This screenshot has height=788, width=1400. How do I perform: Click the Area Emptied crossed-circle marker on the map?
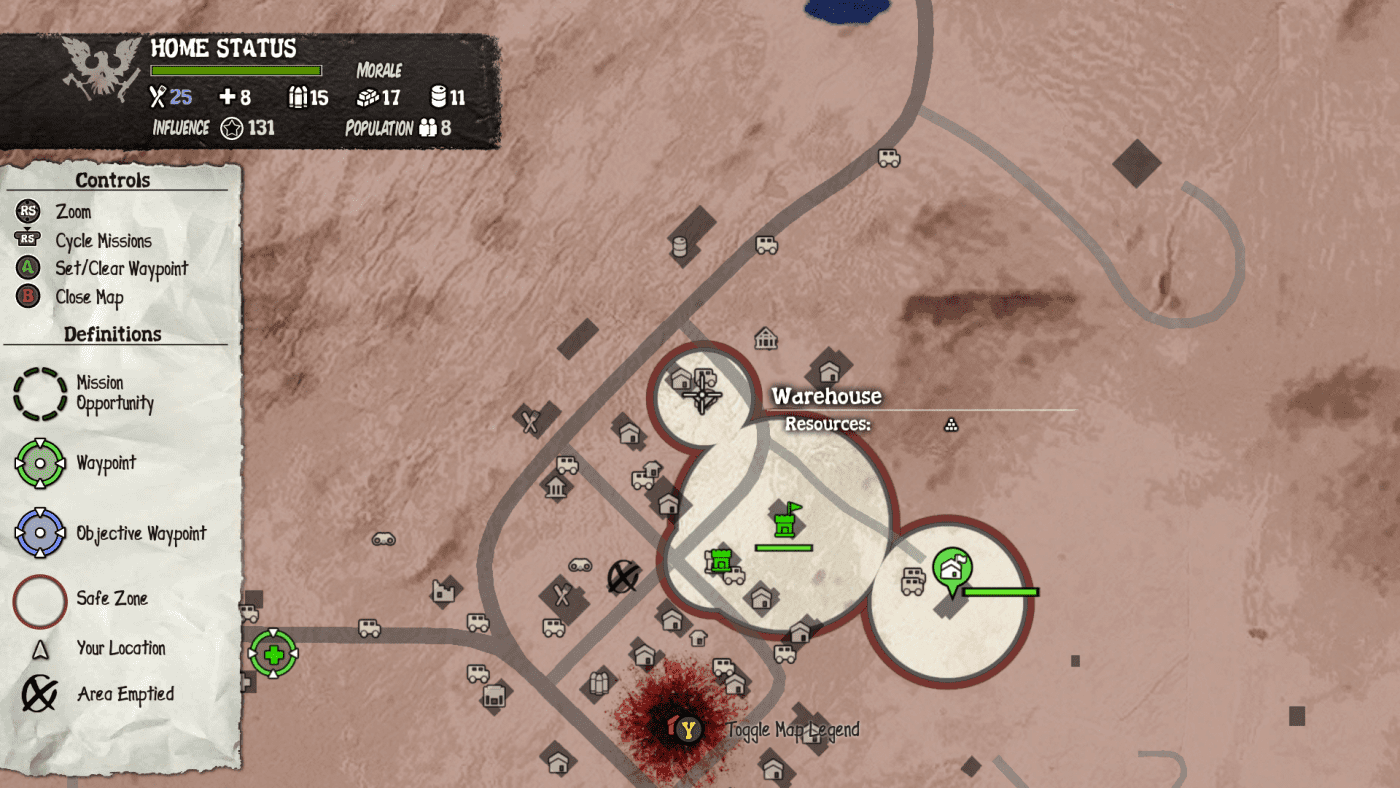tap(621, 578)
